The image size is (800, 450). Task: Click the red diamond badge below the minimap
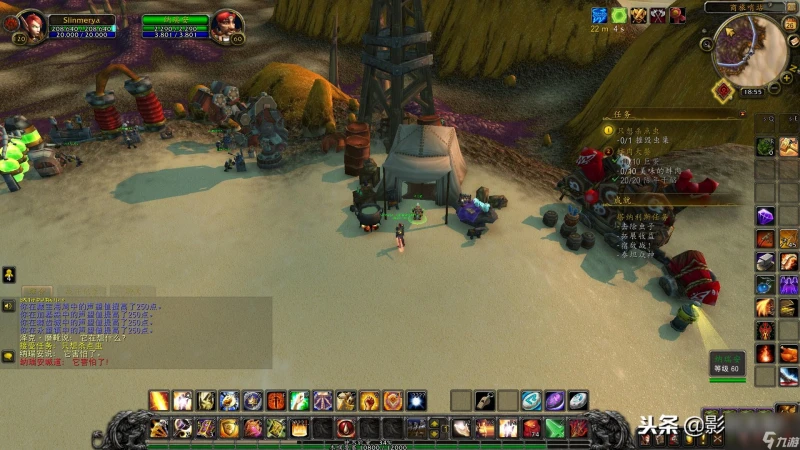[x=722, y=91]
